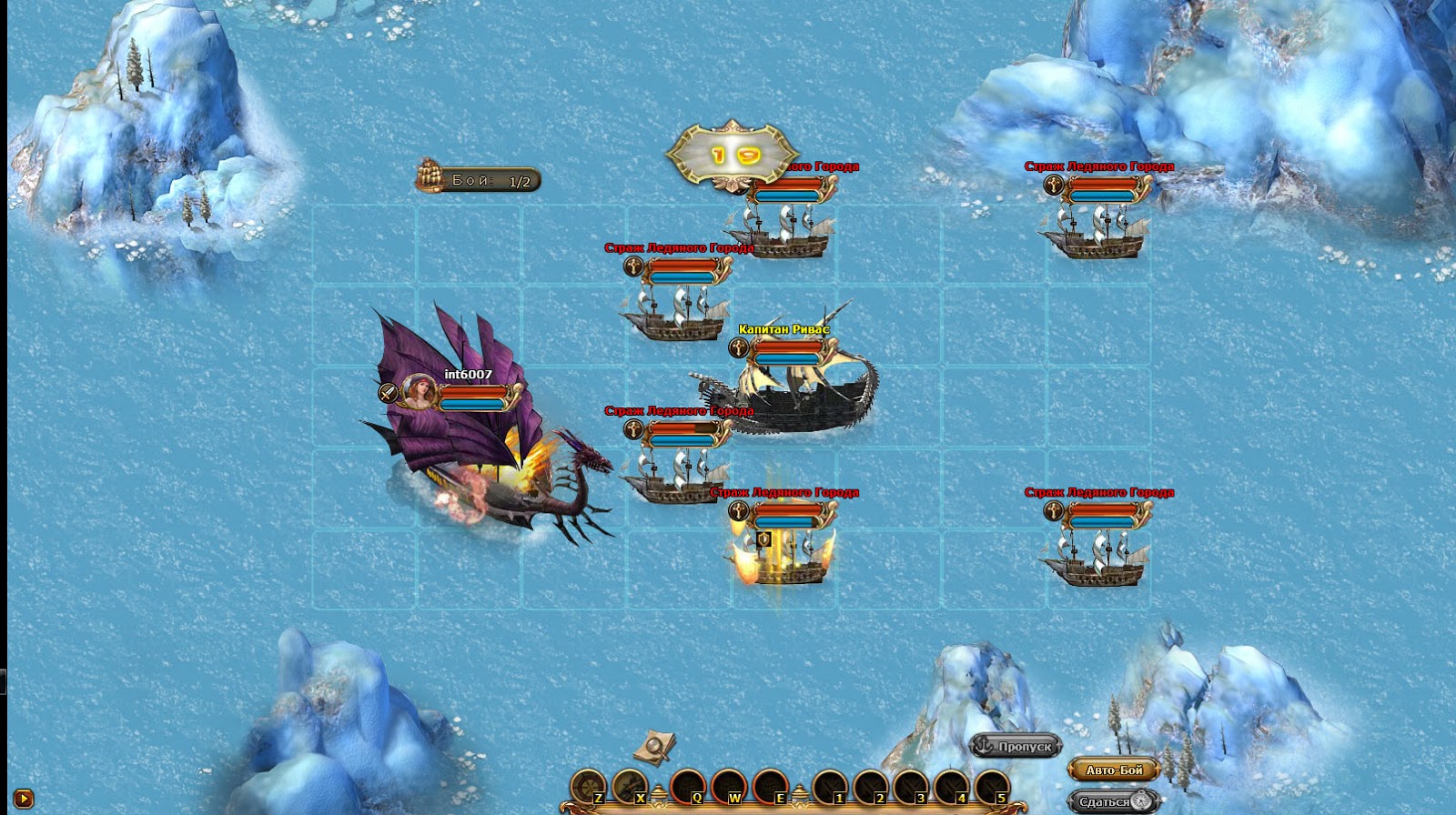Expand the yellow arrow panel button
The image size is (1456, 815).
pyautogui.click(x=24, y=799)
